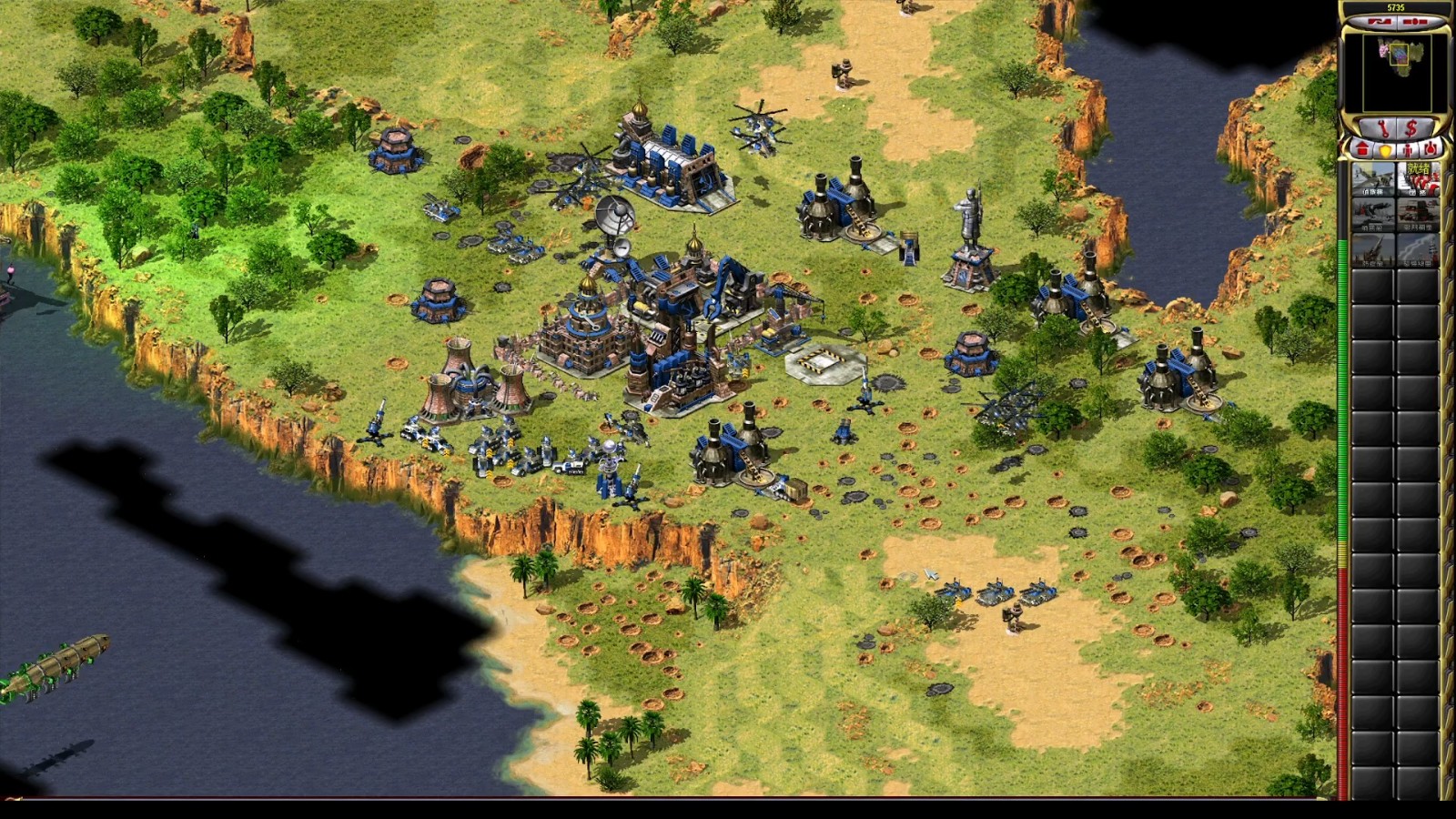Image resolution: width=1456 pixels, height=819 pixels.
Task: Place the ready wall segment labeled 就绪
Action: pos(1418,178)
